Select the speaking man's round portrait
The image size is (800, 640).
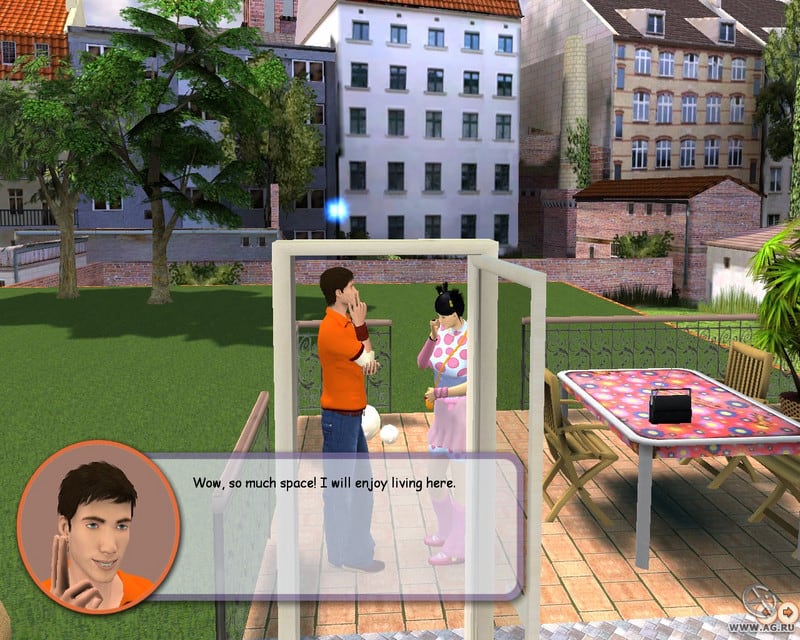[x=97, y=525]
